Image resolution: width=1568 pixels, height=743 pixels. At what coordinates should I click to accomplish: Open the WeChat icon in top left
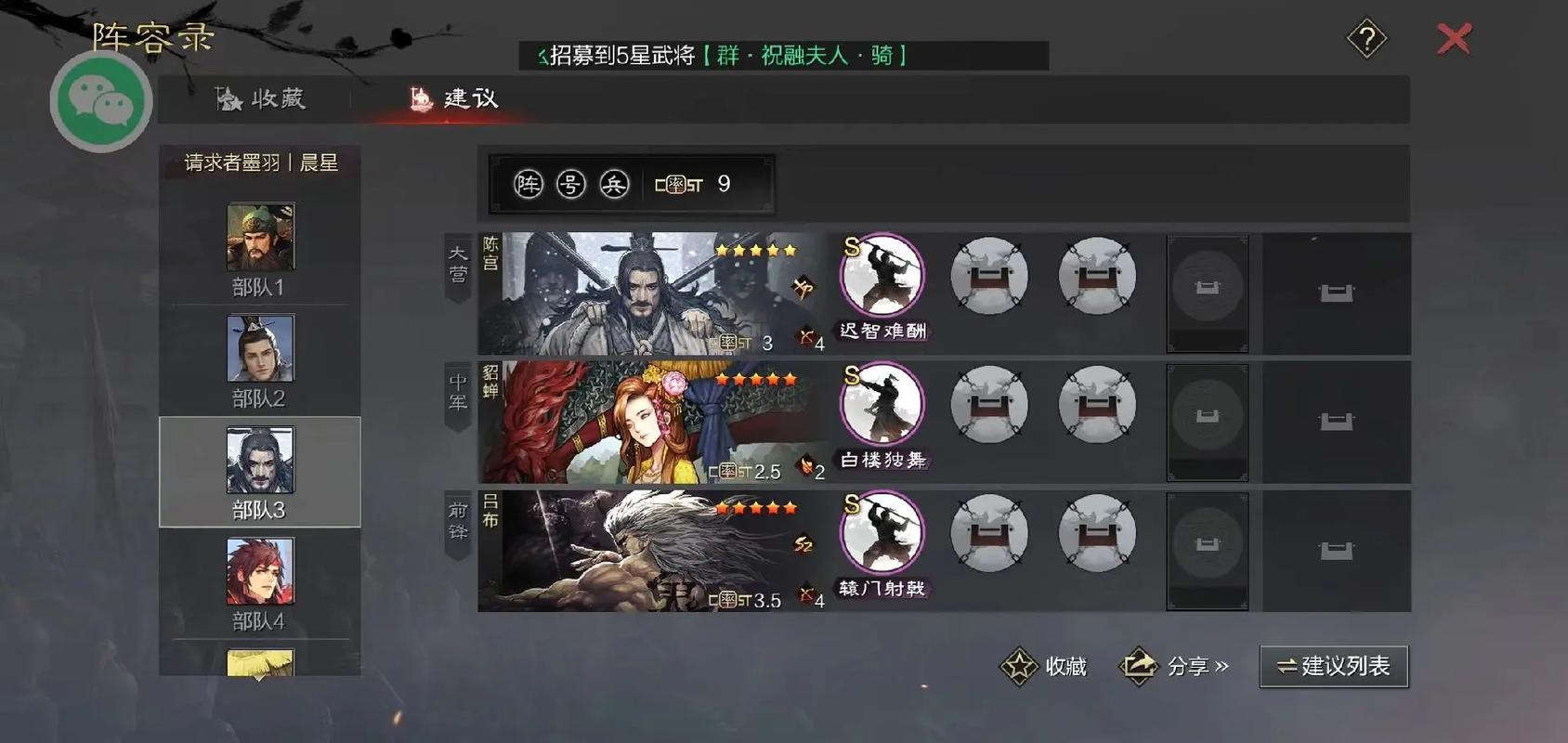point(100,100)
